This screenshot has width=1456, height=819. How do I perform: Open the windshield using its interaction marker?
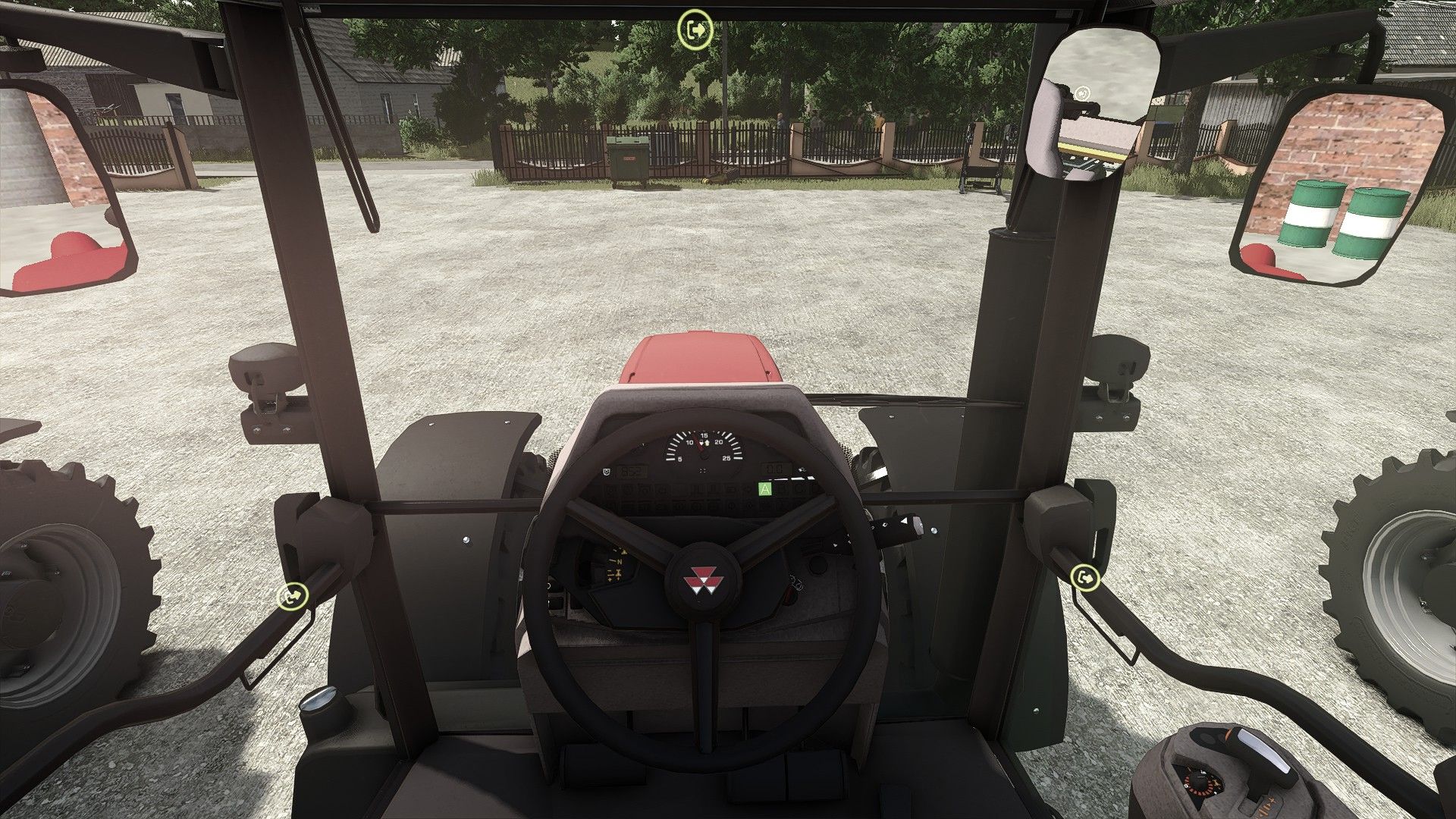(x=695, y=30)
